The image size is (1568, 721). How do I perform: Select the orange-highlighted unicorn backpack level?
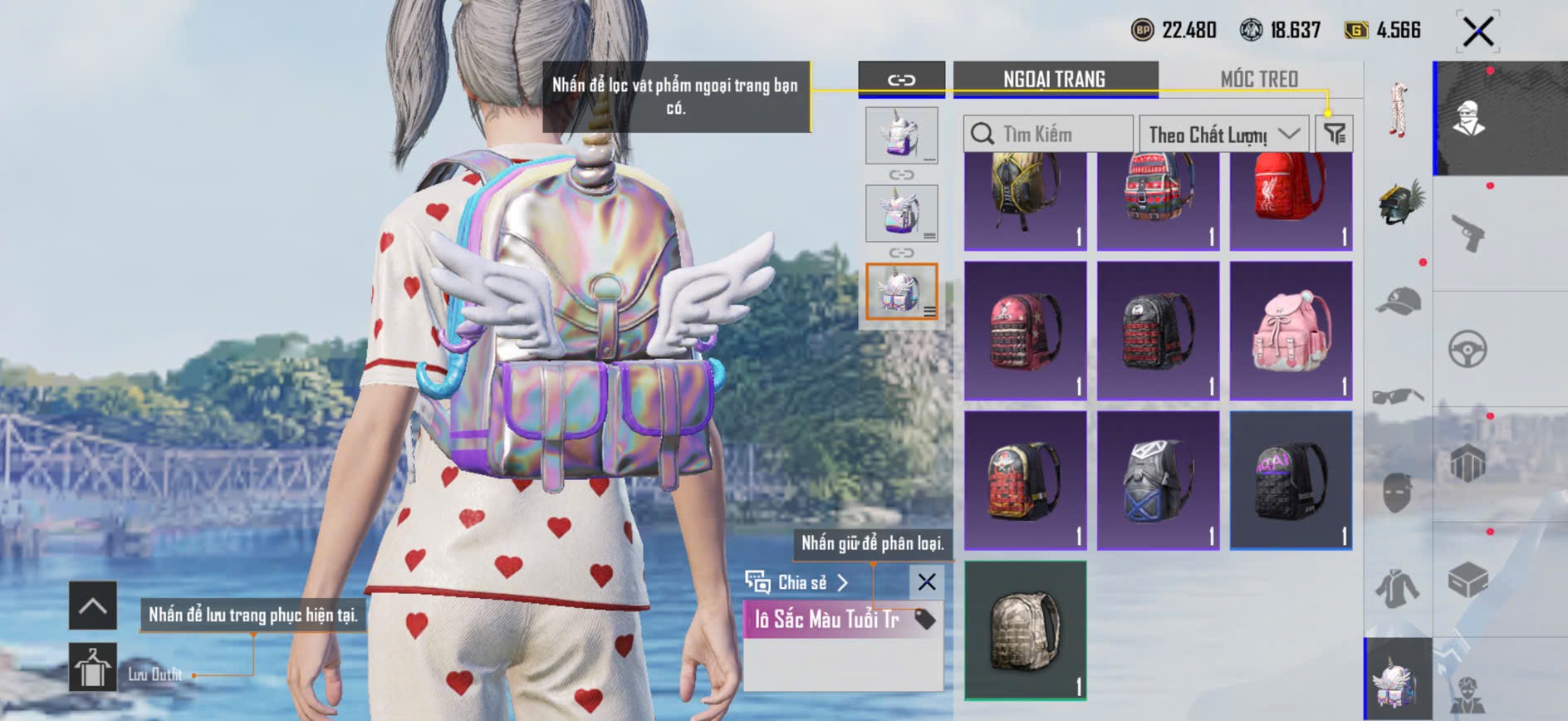click(x=901, y=292)
